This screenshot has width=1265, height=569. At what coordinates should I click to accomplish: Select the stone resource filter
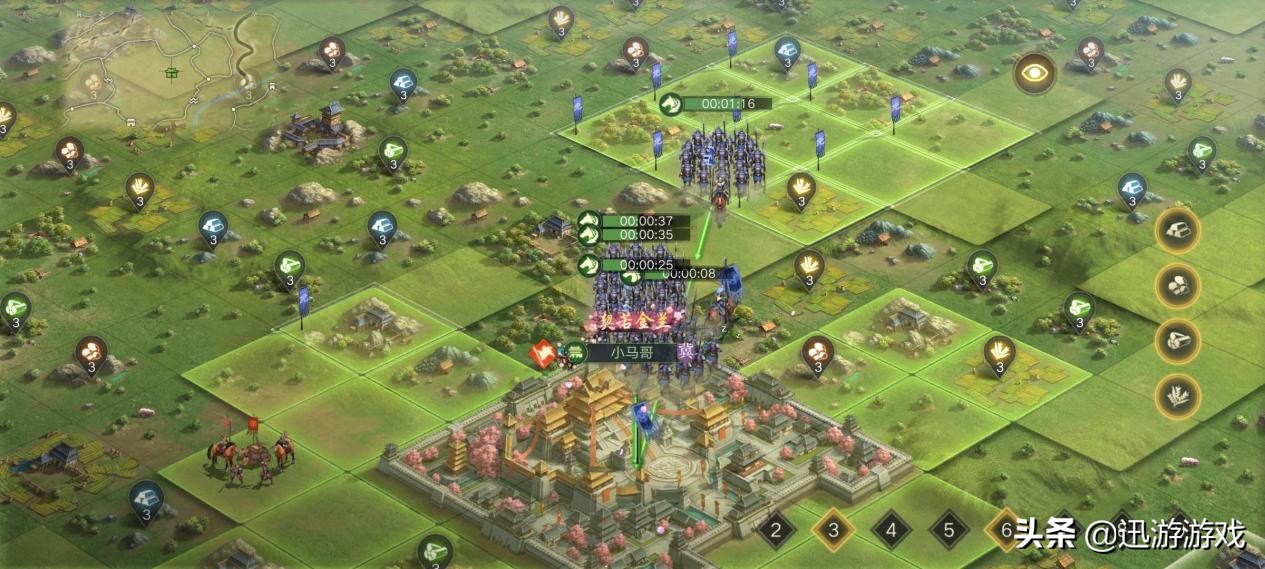[x=1178, y=286]
